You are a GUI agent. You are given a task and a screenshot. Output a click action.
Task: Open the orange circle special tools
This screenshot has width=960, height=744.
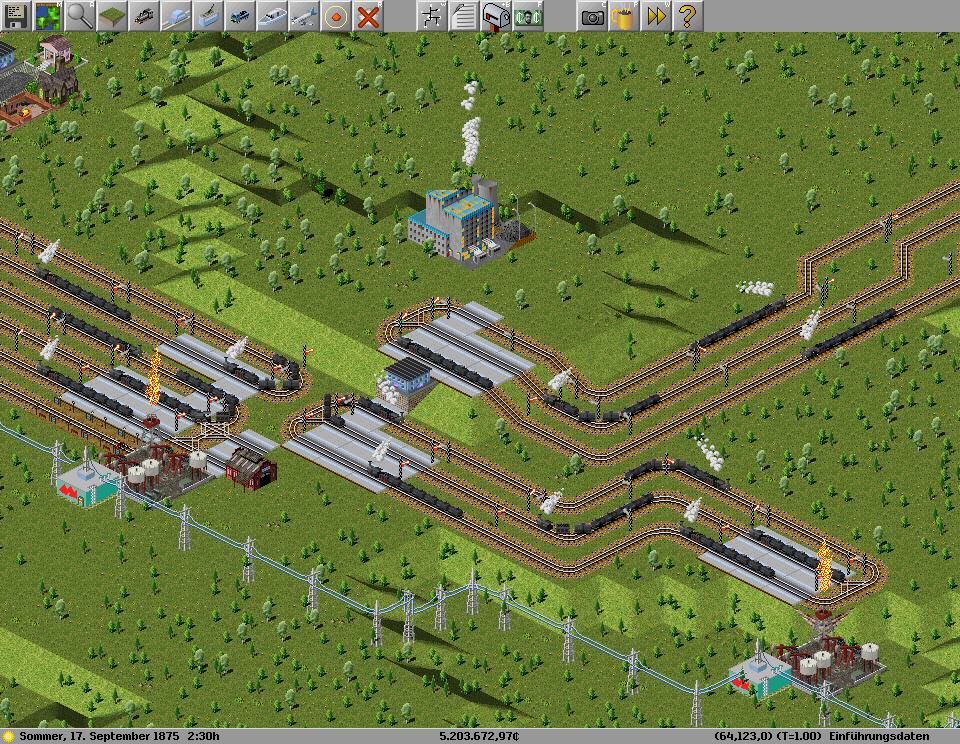336,16
